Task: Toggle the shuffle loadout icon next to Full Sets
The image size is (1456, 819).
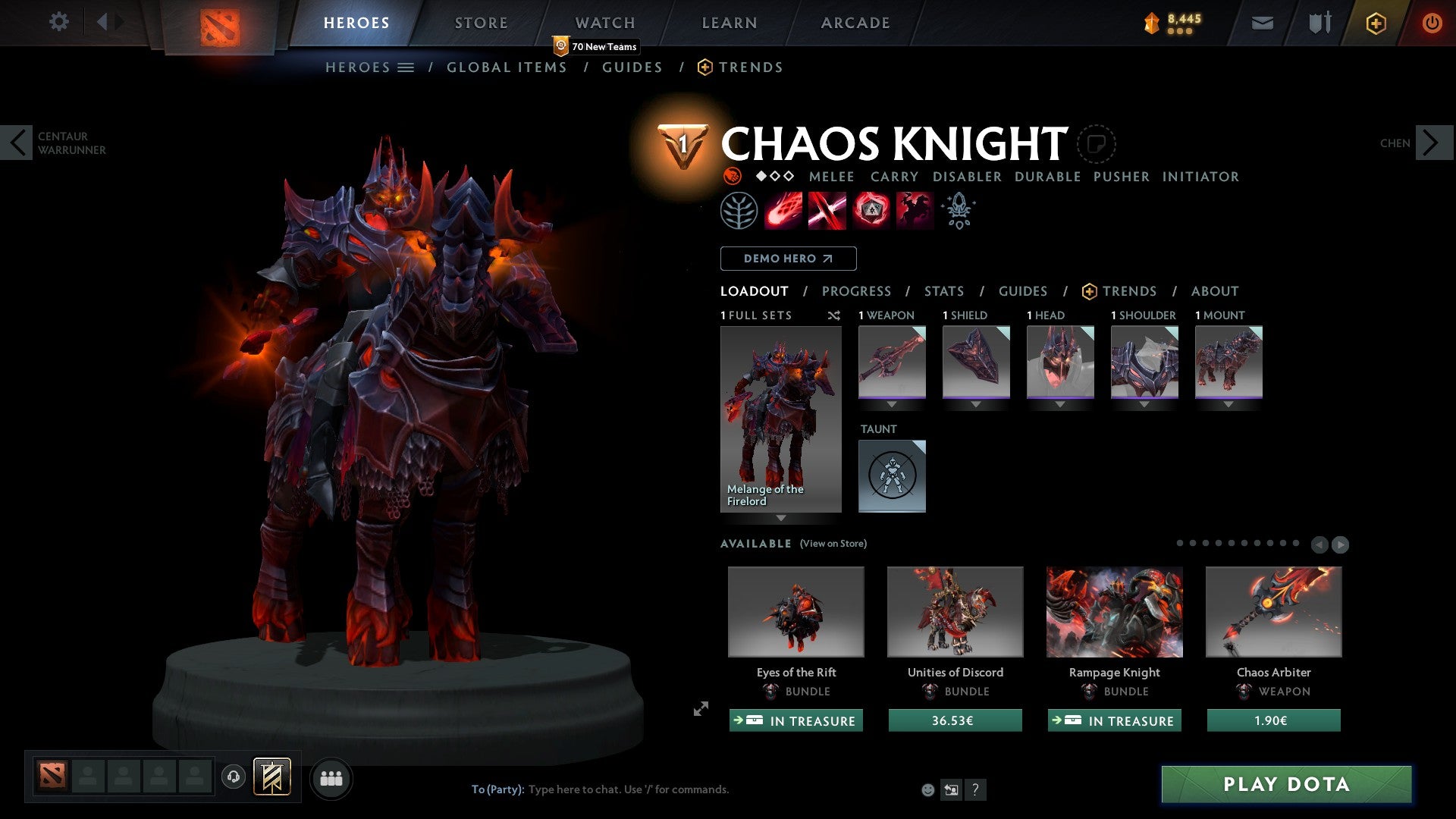Action: click(x=834, y=315)
